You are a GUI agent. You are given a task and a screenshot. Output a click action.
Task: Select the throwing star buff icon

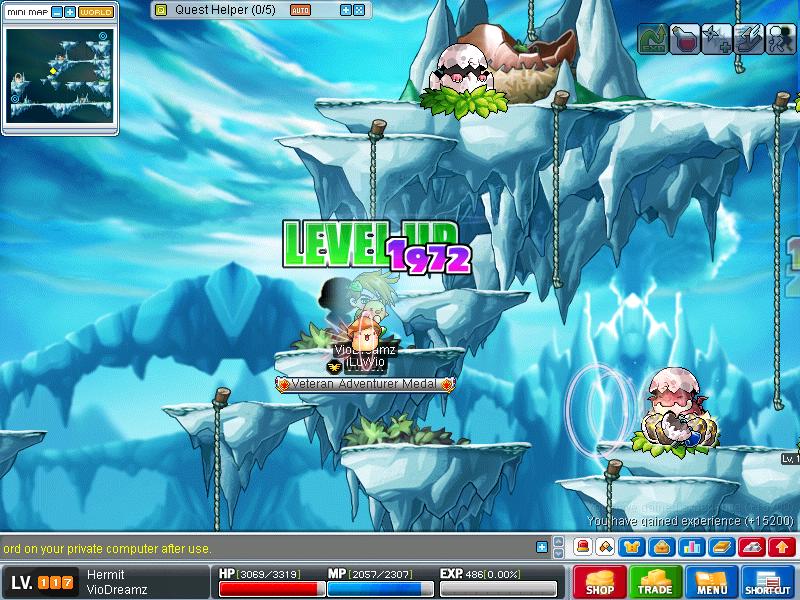coord(716,38)
